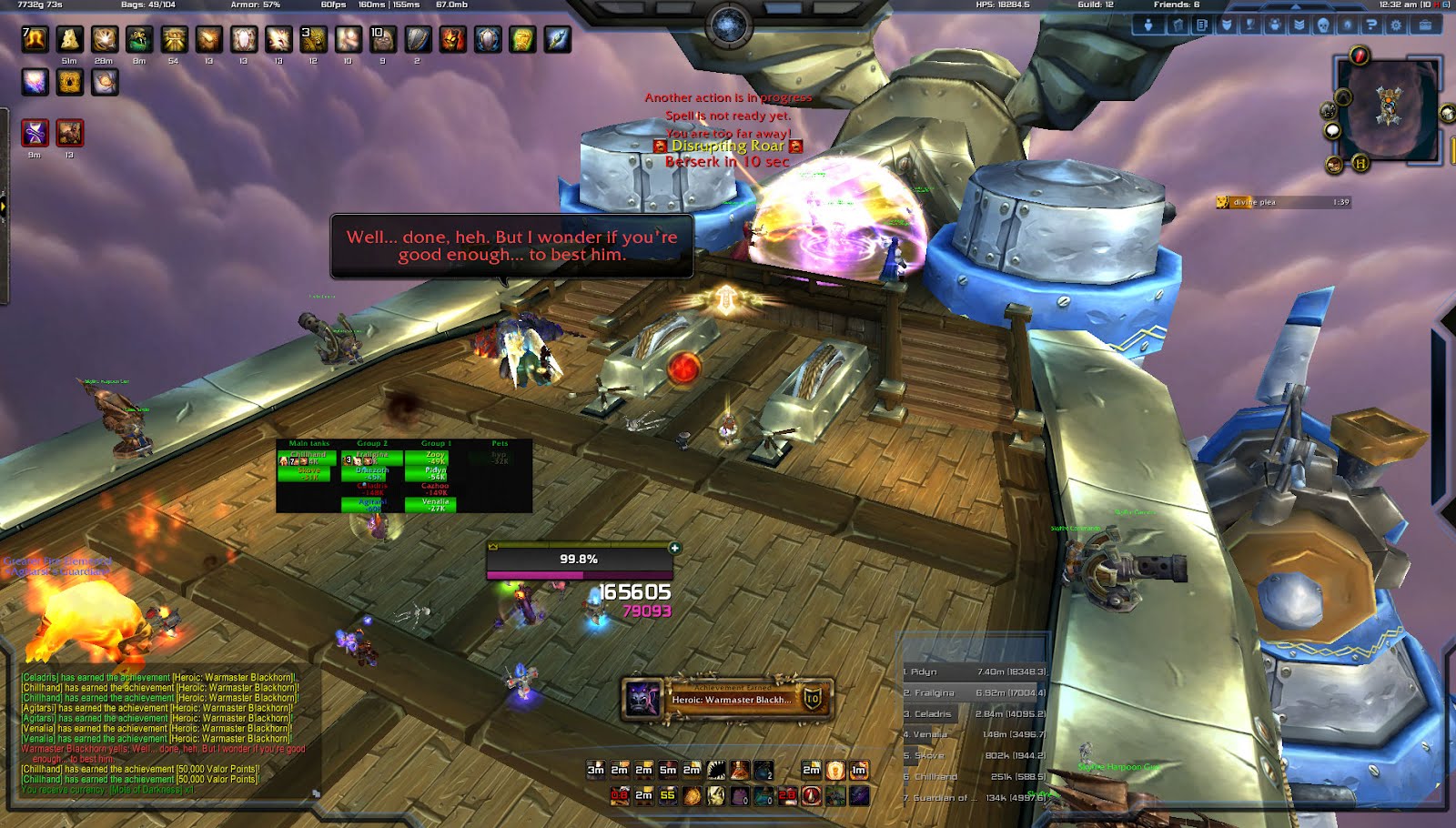Screen dimensions: 1456x828
Task: Click the red circular ability icon on action bar
Action: 811,796
